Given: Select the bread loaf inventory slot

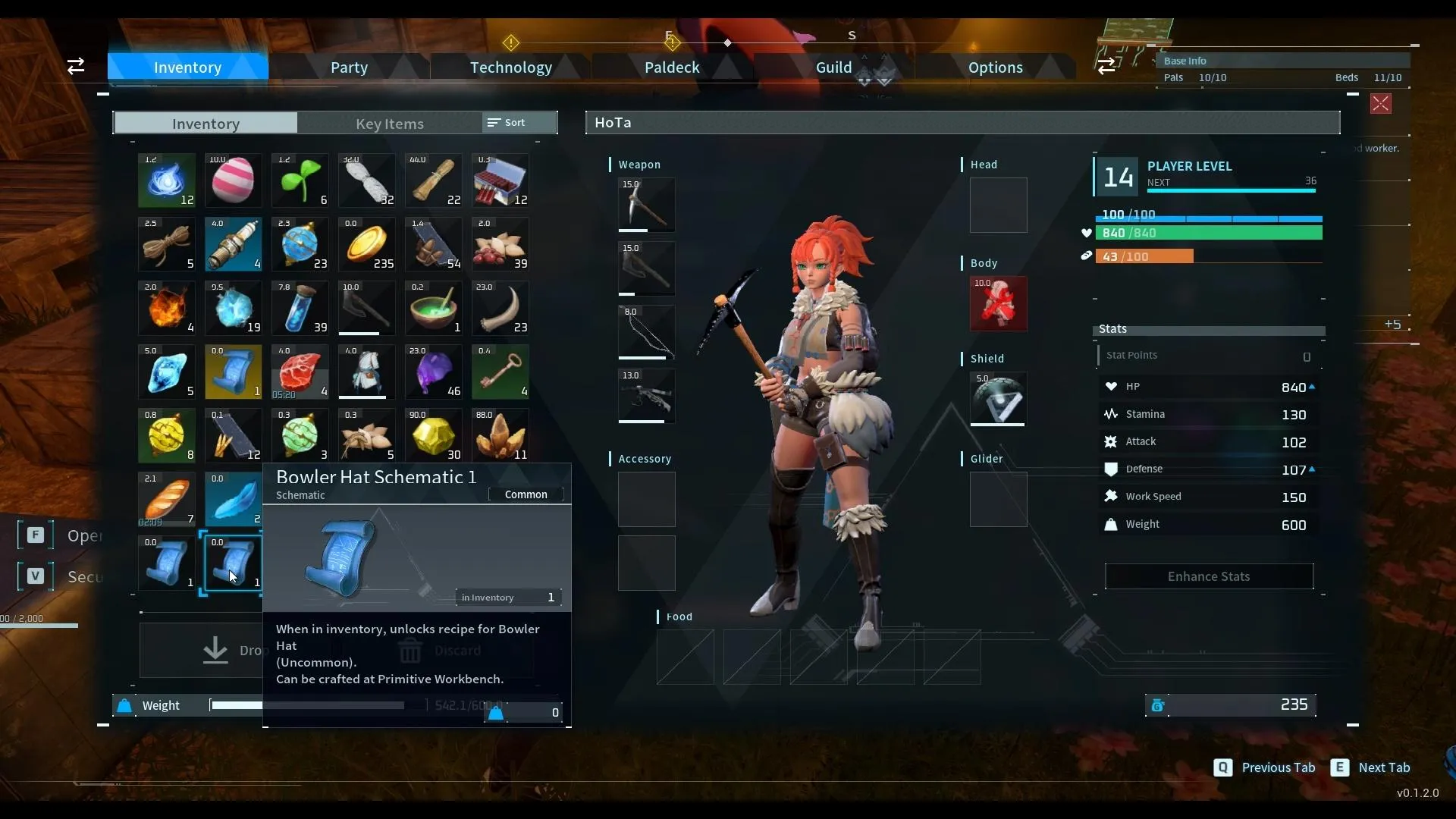Looking at the screenshot, I should pyautogui.click(x=167, y=499).
